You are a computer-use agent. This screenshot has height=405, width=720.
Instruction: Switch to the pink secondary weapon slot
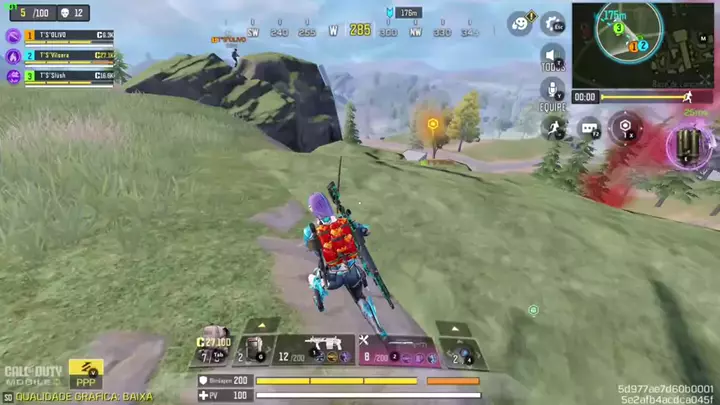[400, 351]
